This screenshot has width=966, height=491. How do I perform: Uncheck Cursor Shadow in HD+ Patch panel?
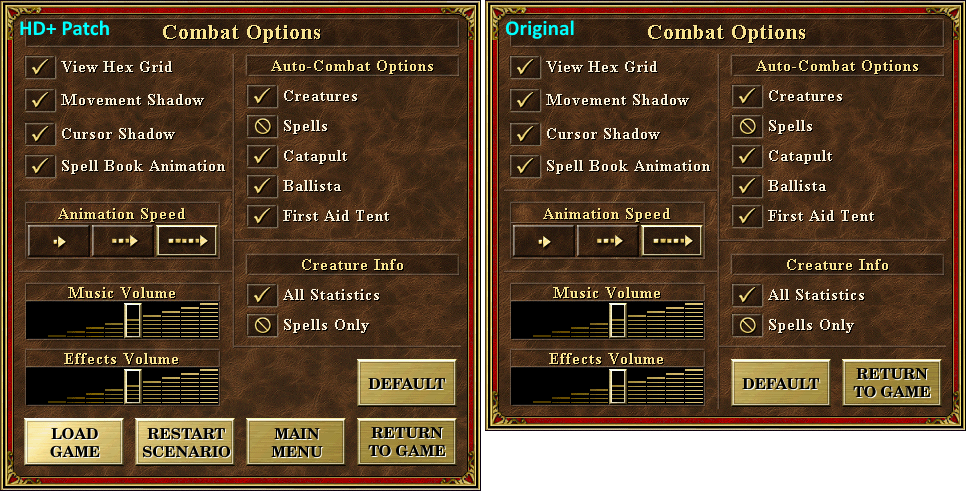pyautogui.click(x=41, y=134)
